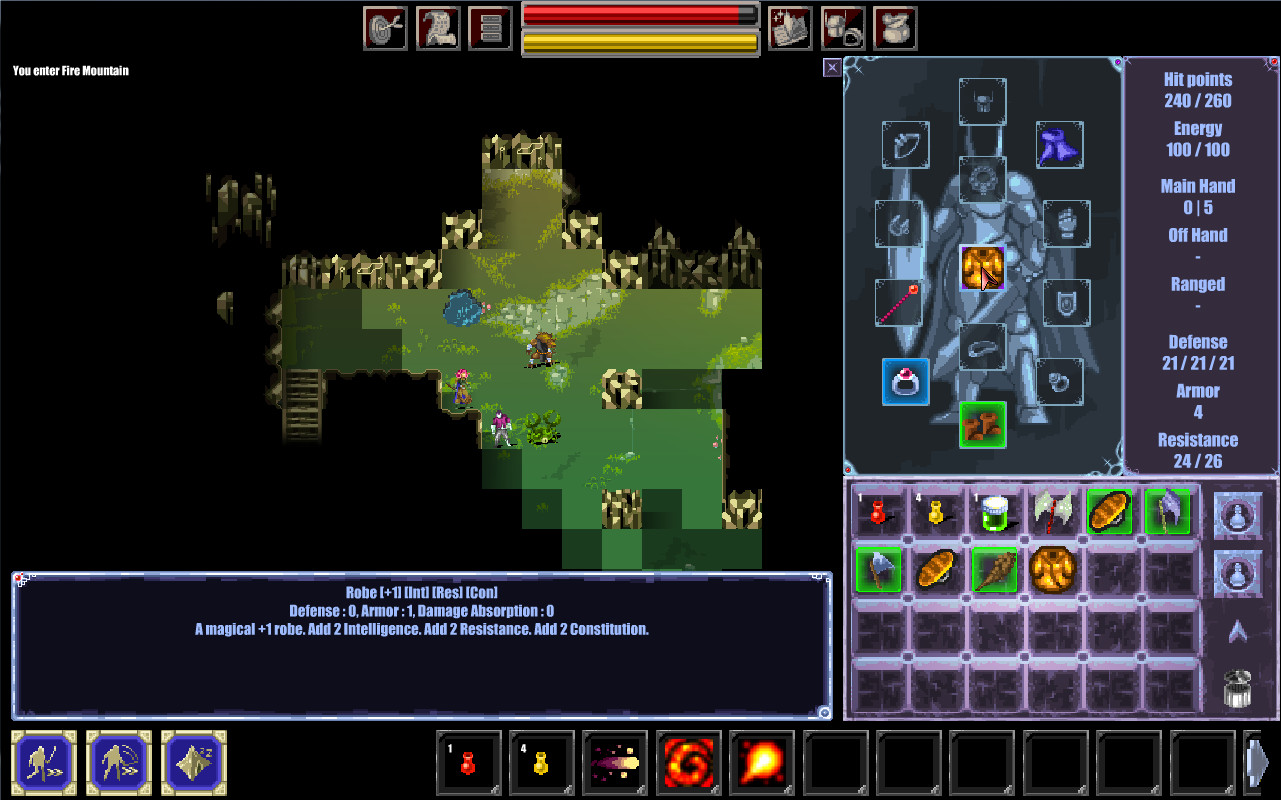The height and width of the screenshot is (800, 1281).
Task: Click the up arrow beside the potion belt slots
Action: coord(1237,632)
